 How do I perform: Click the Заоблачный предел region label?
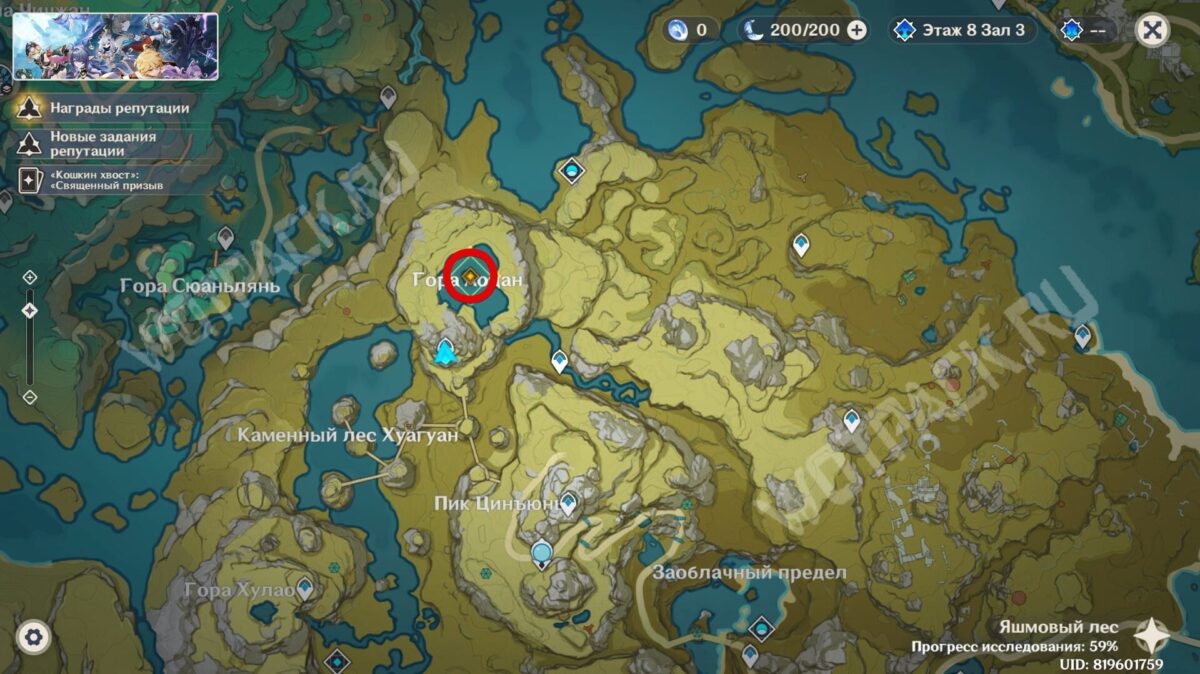(x=749, y=573)
